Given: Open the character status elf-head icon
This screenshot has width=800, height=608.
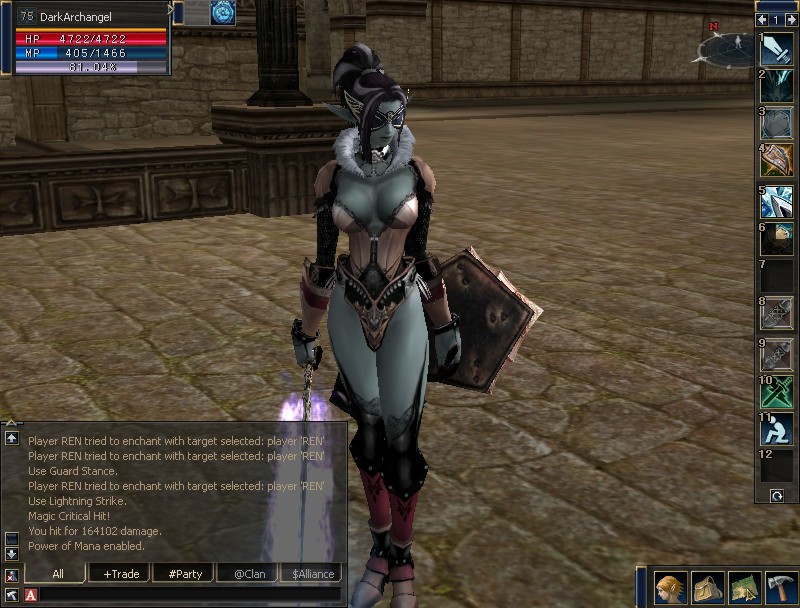Looking at the screenshot, I should 671,588.
